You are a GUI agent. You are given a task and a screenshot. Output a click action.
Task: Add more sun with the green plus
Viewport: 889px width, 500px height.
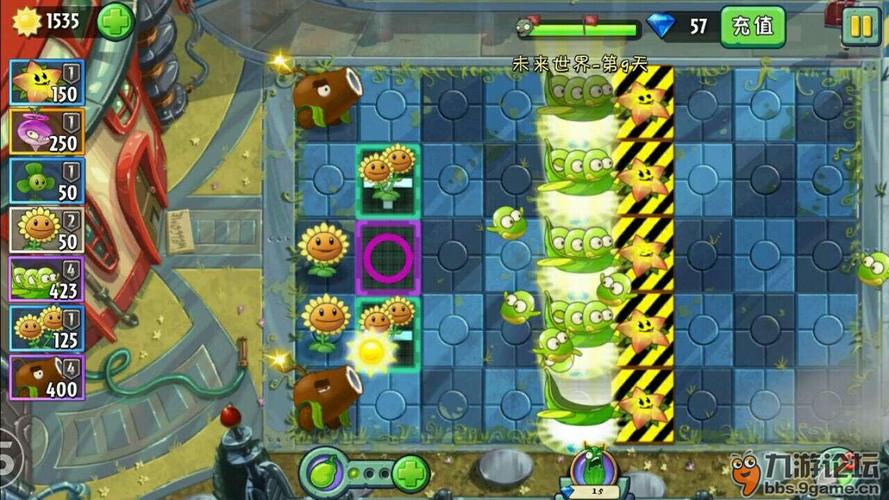(116, 21)
